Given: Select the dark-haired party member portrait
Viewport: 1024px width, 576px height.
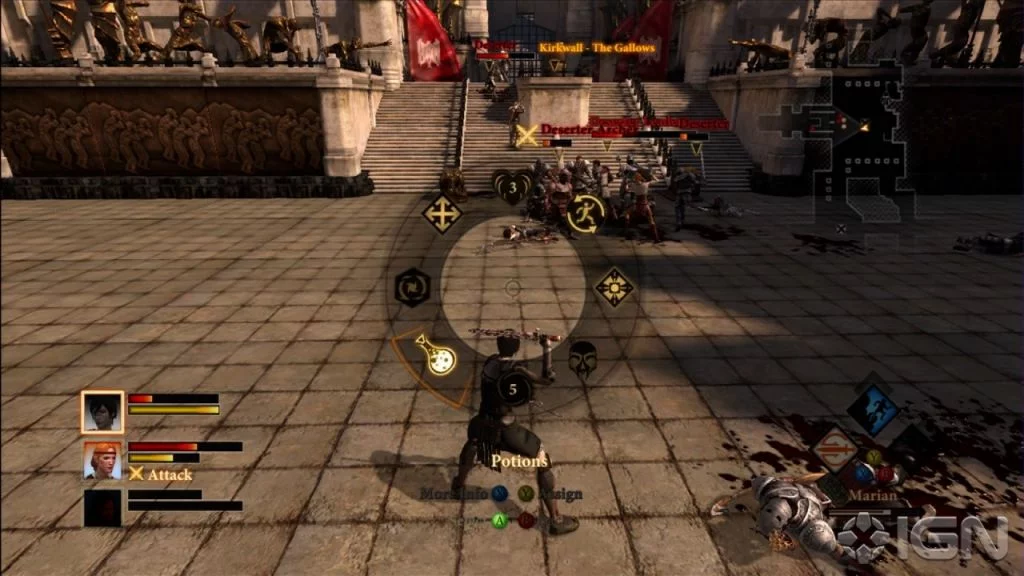Looking at the screenshot, I should (102, 411).
